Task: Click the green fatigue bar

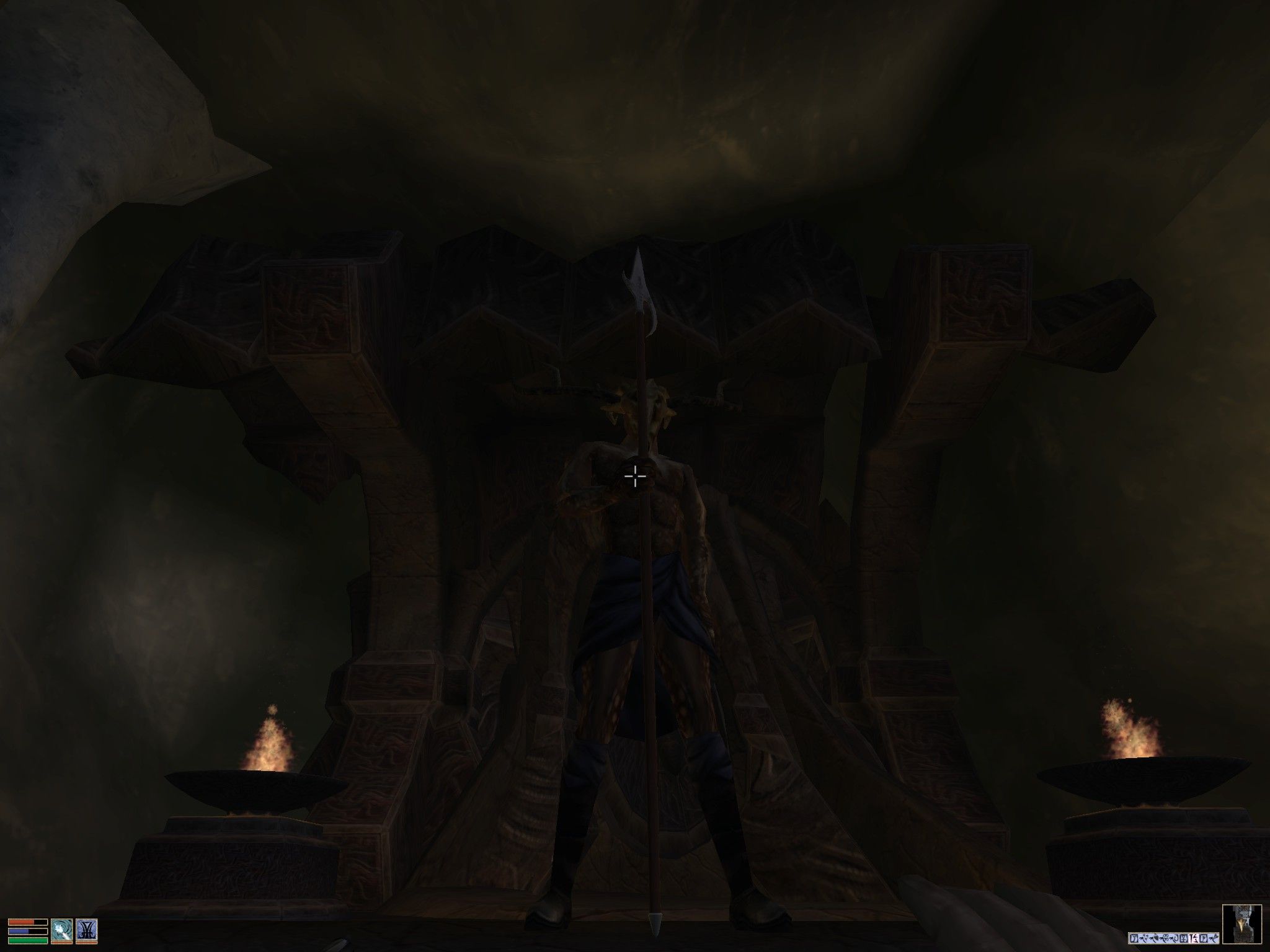Action: (27, 941)
